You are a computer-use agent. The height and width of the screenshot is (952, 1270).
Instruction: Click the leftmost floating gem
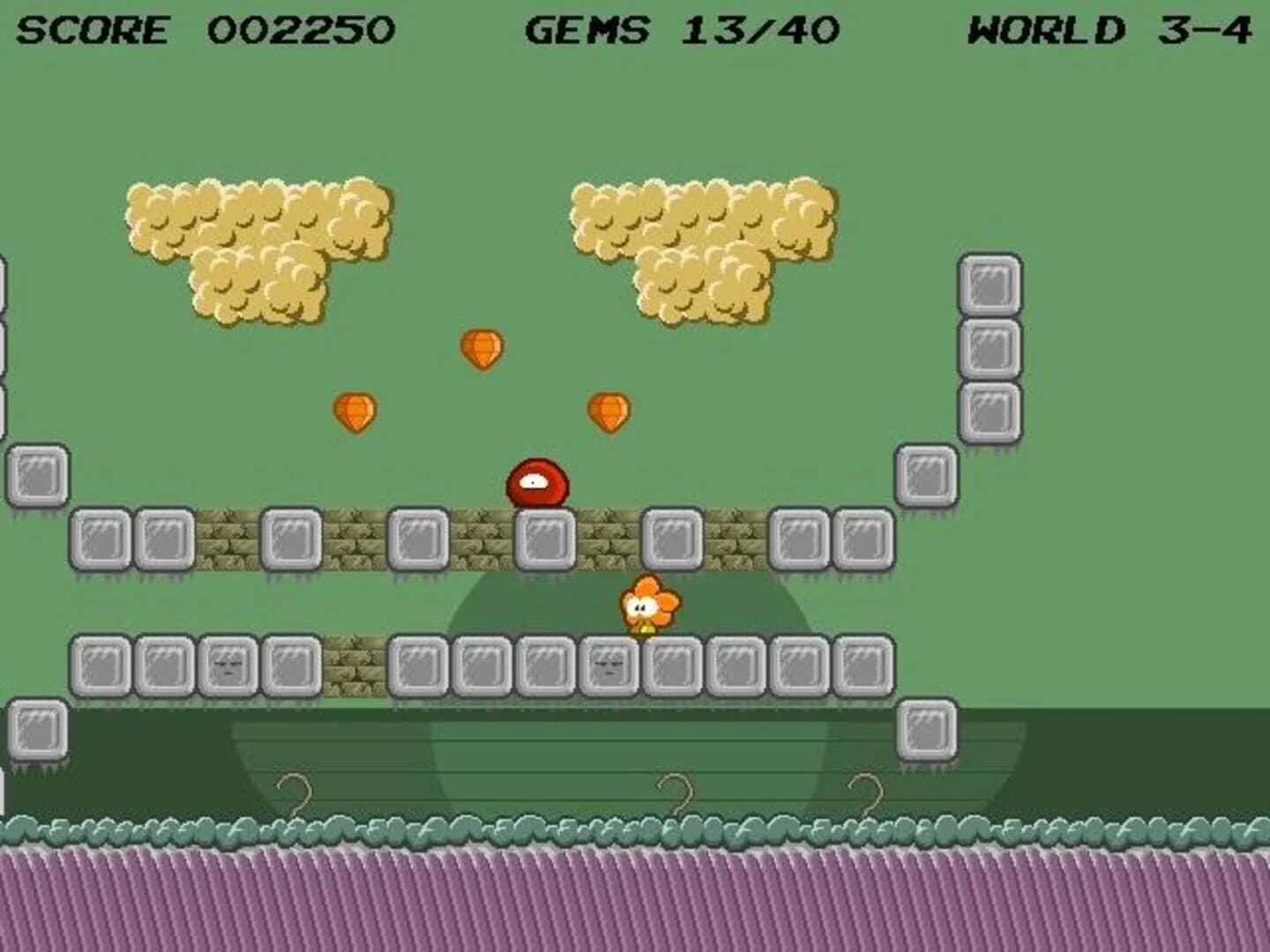tap(356, 412)
